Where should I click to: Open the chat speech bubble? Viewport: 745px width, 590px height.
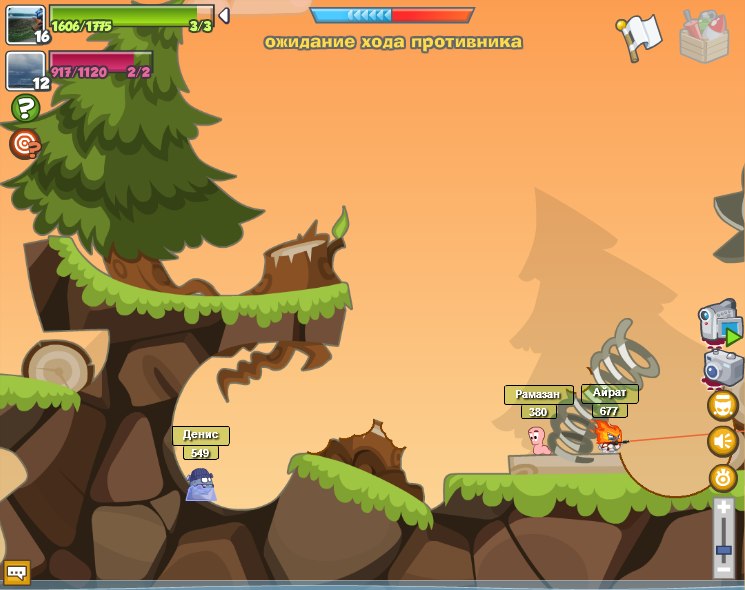(x=17, y=572)
